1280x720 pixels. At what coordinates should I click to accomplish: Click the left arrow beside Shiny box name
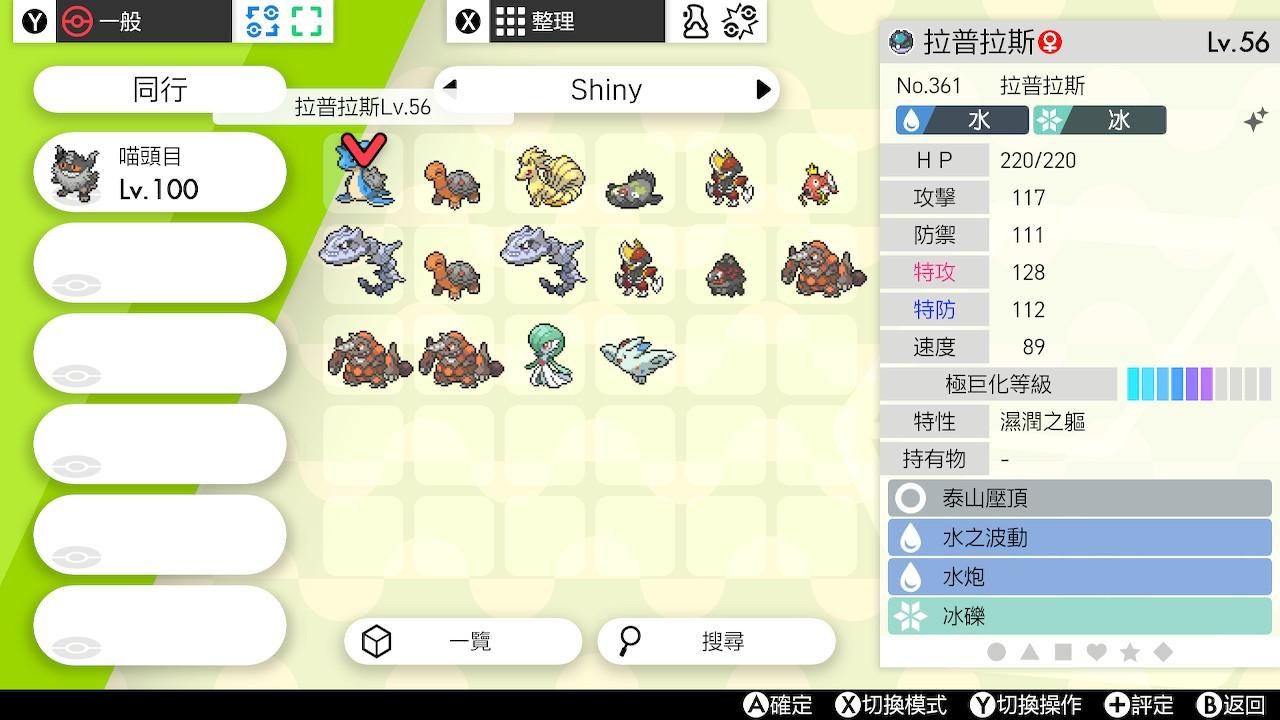pyautogui.click(x=449, y=89)
